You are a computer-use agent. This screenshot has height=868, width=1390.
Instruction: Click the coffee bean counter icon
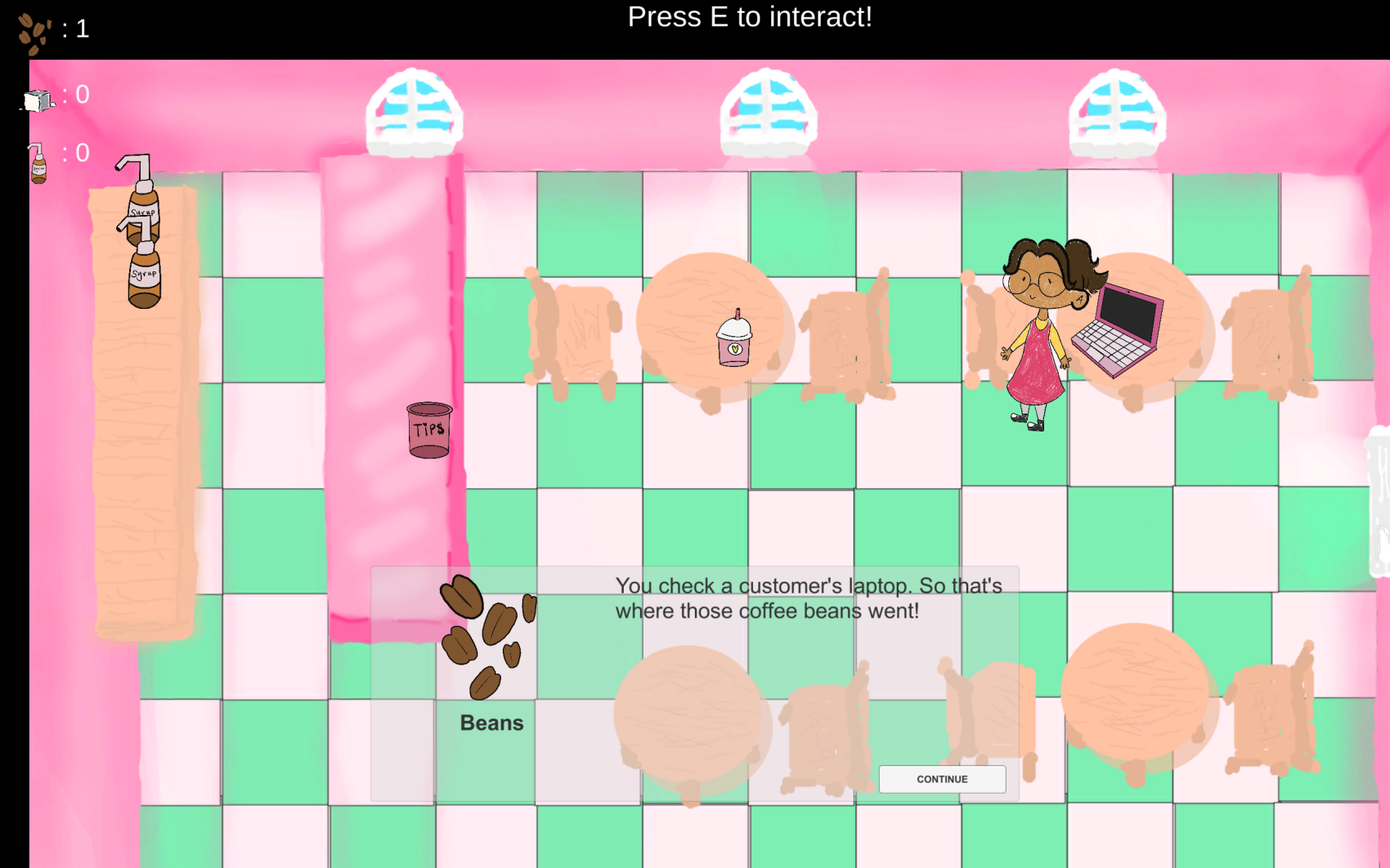point(31,31)
